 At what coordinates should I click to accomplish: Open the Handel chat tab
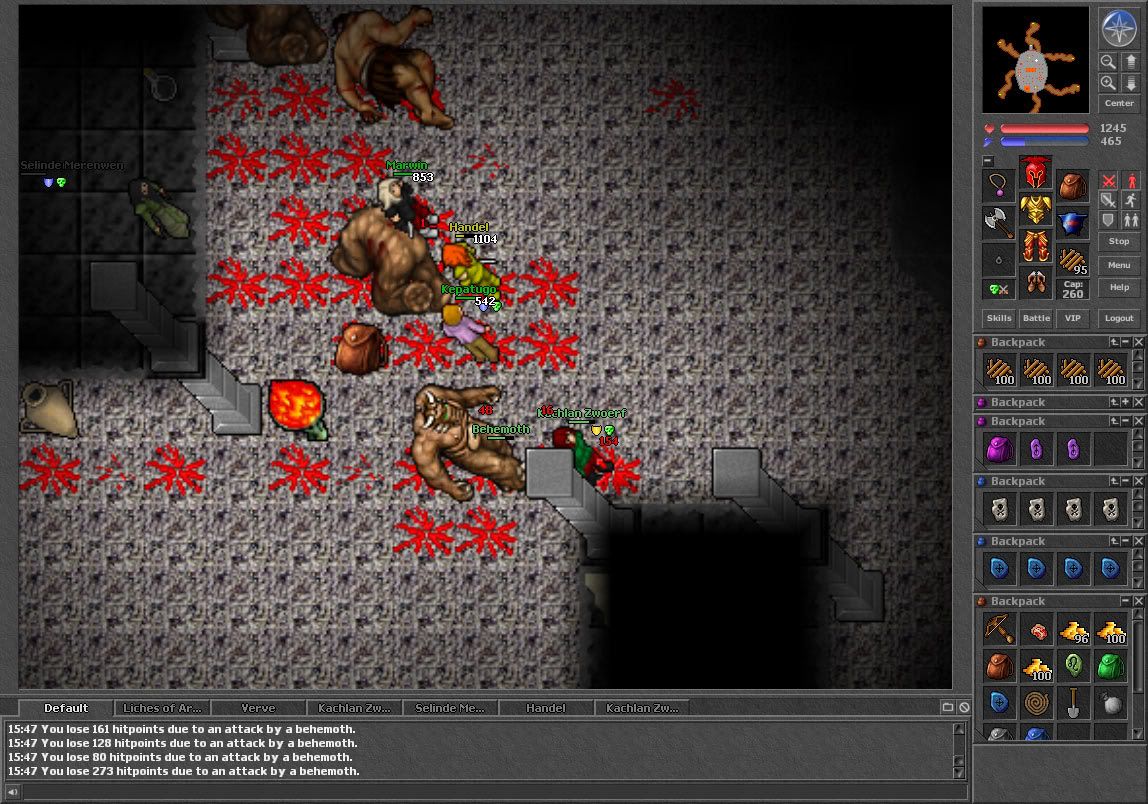545,708
